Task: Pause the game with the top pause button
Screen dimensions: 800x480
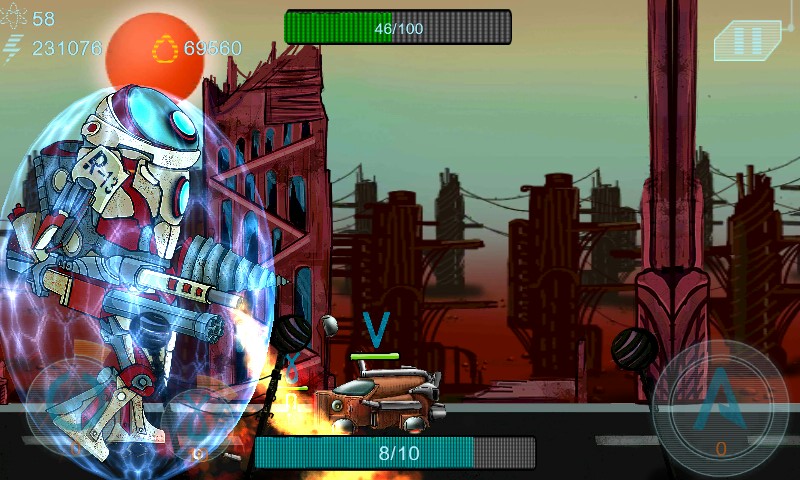Action: (x=747, y=41)
